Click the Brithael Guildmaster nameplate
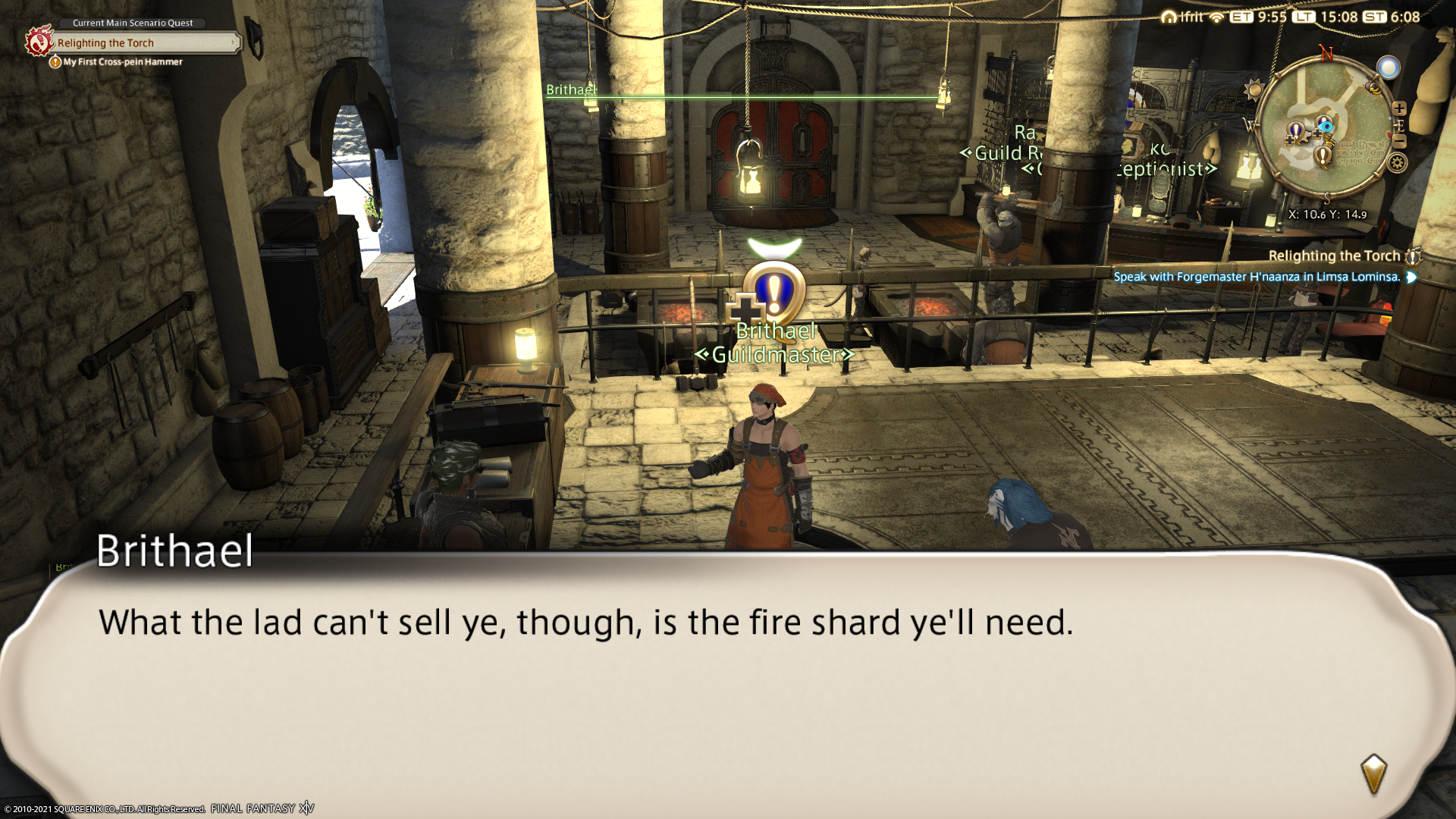 click(775, 343)
